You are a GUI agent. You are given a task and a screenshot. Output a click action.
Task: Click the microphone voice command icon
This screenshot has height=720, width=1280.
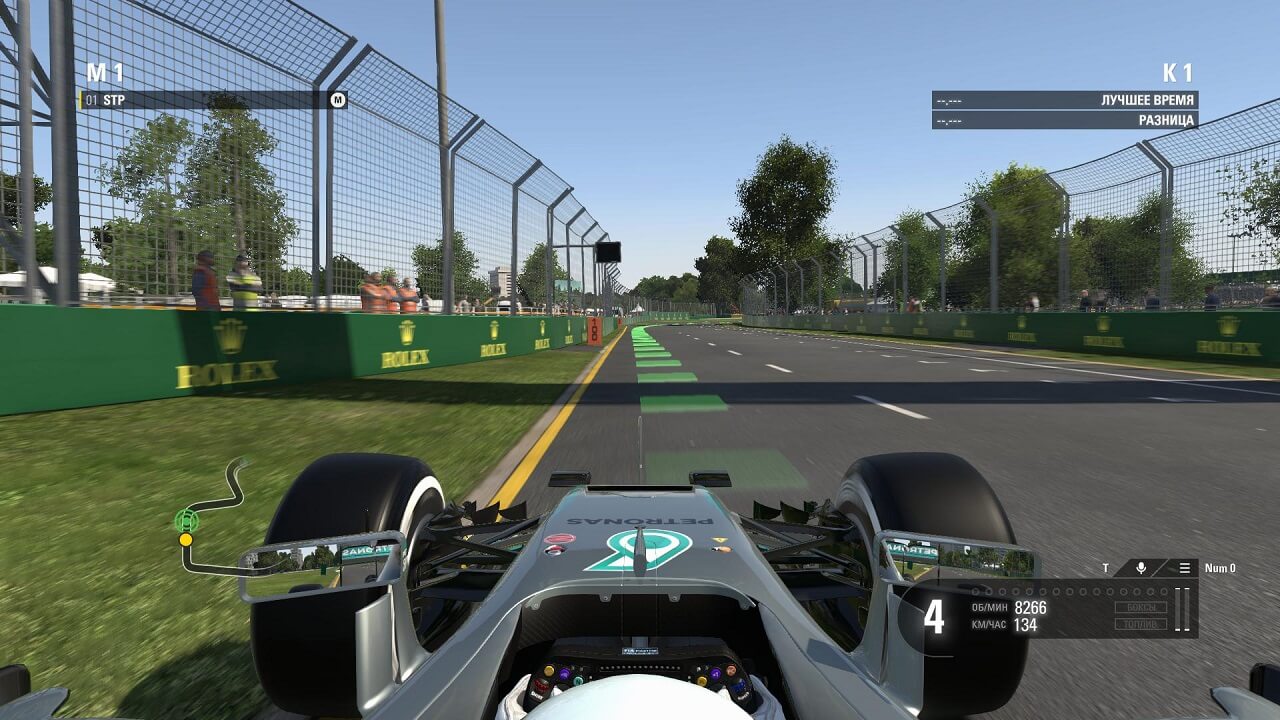click(x=1141, y=568)
